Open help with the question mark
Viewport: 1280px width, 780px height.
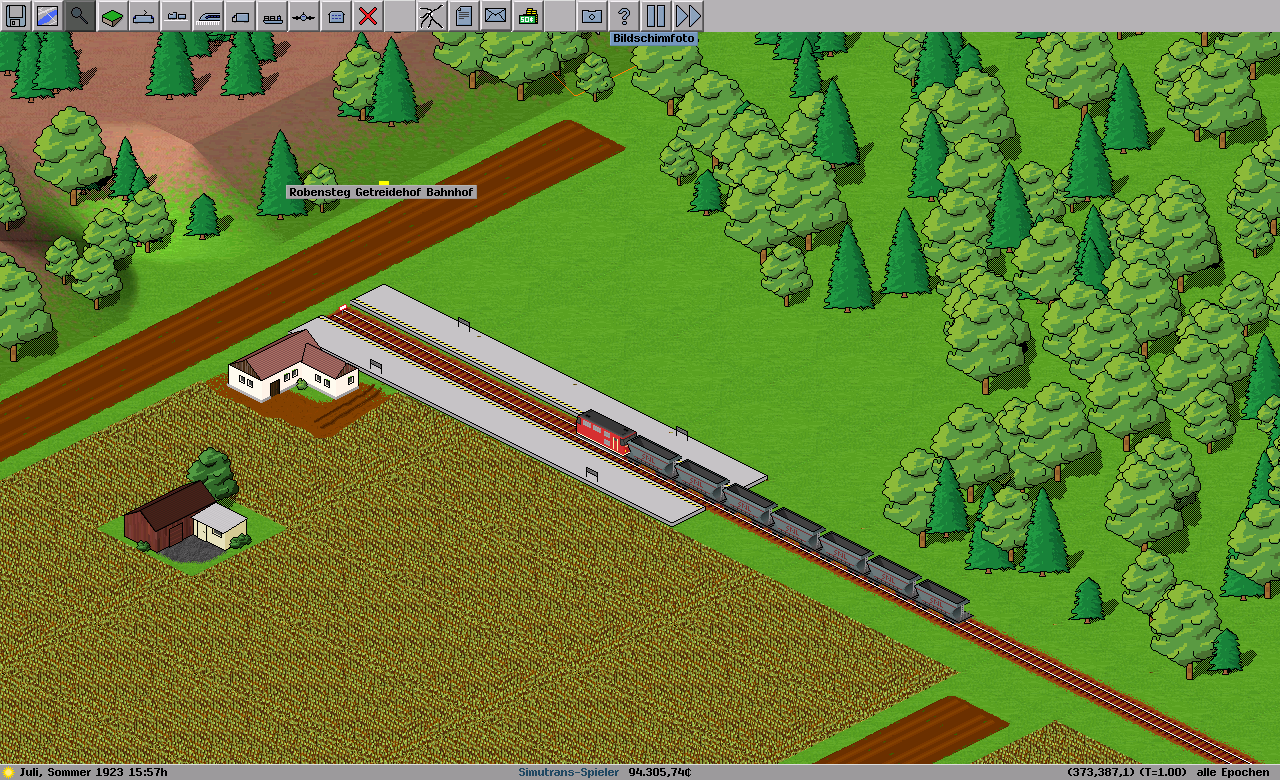click(624, 16)
